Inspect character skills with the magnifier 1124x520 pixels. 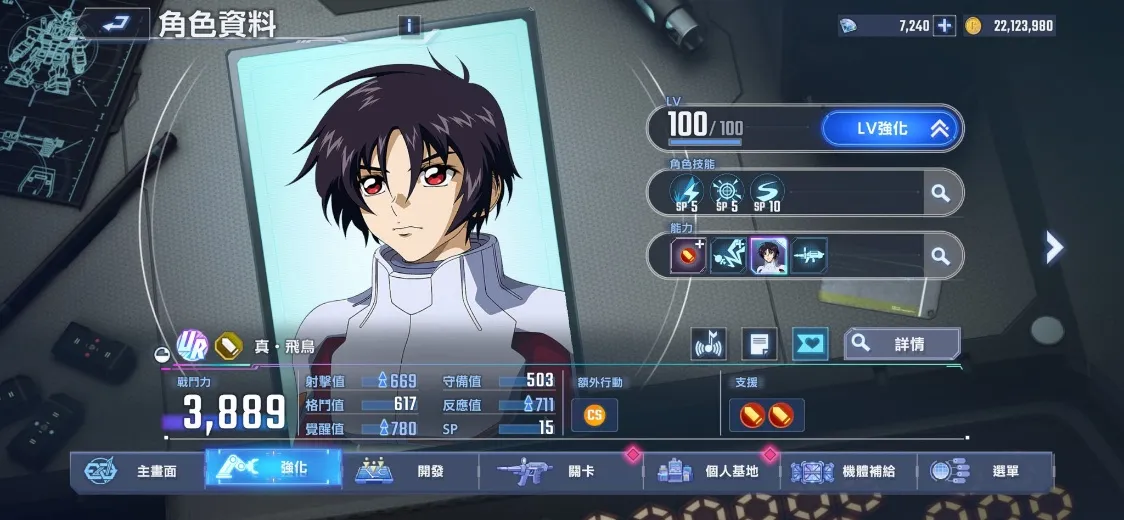coord(940,193)
